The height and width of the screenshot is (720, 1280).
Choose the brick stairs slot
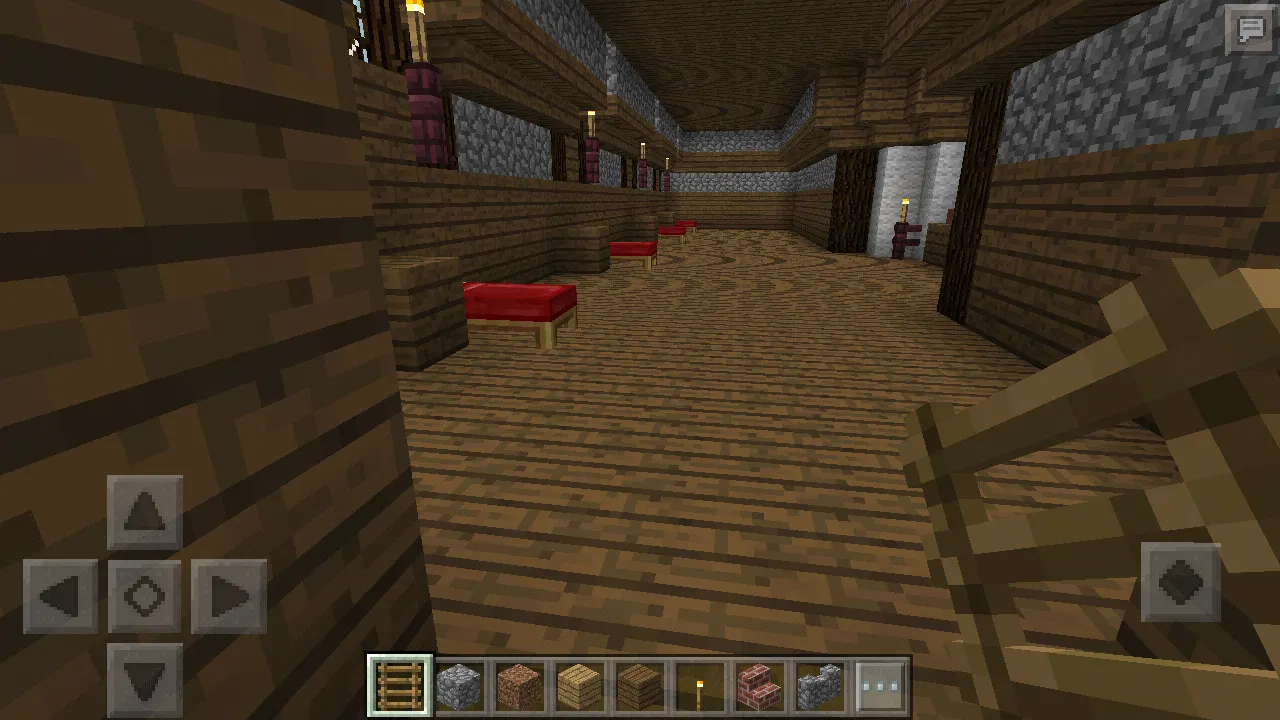pyautogui.click(x=759, y=686)
